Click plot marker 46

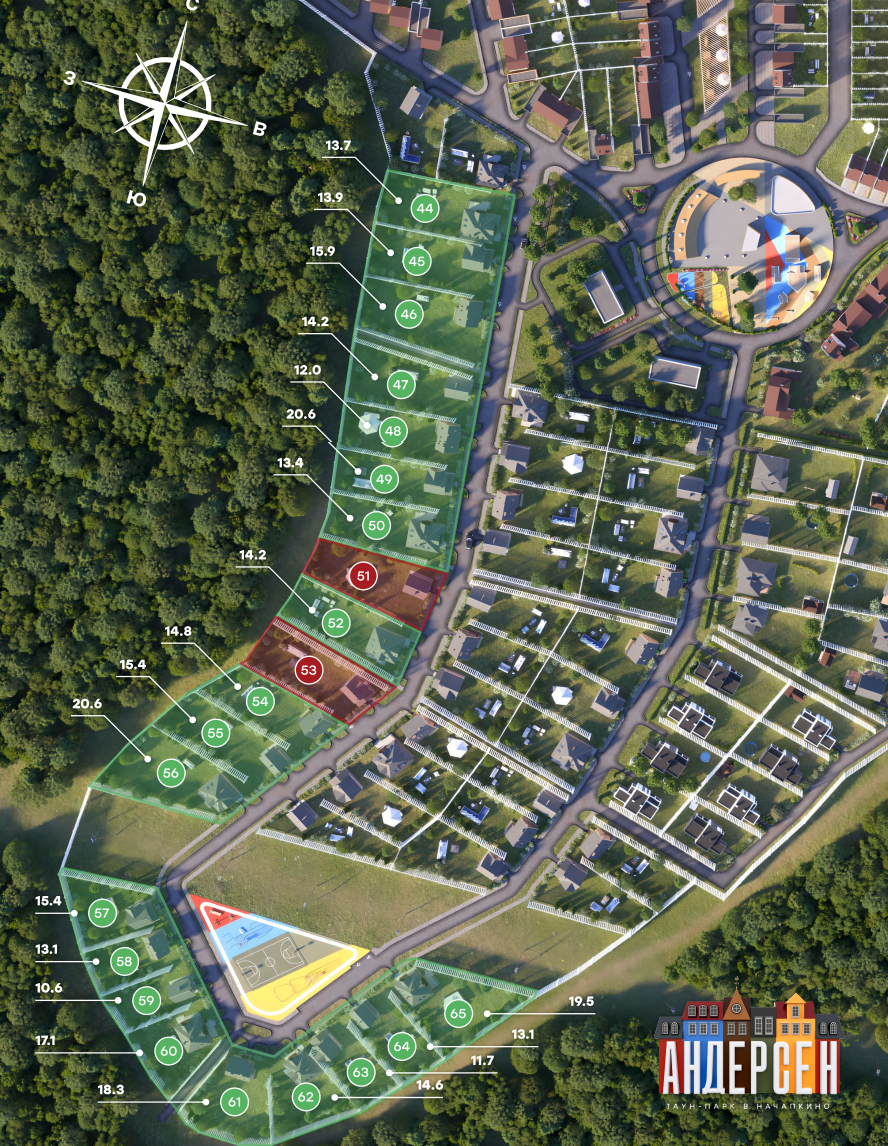[x=408, y=314]
